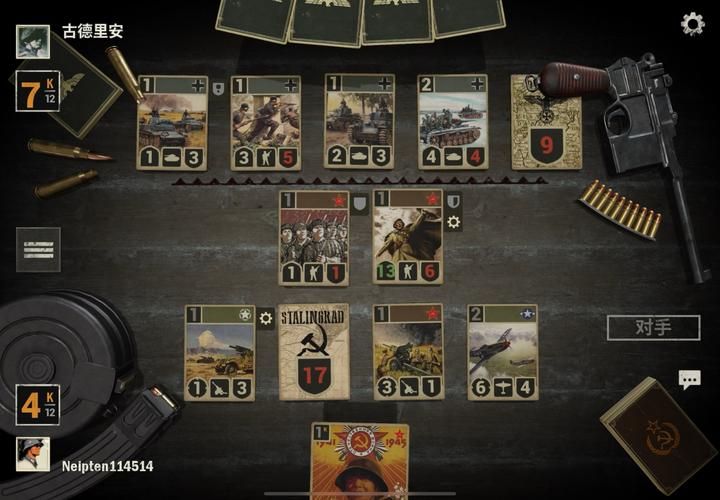
Task: Click the 对手 turn button
Action: tap(653, 327)
